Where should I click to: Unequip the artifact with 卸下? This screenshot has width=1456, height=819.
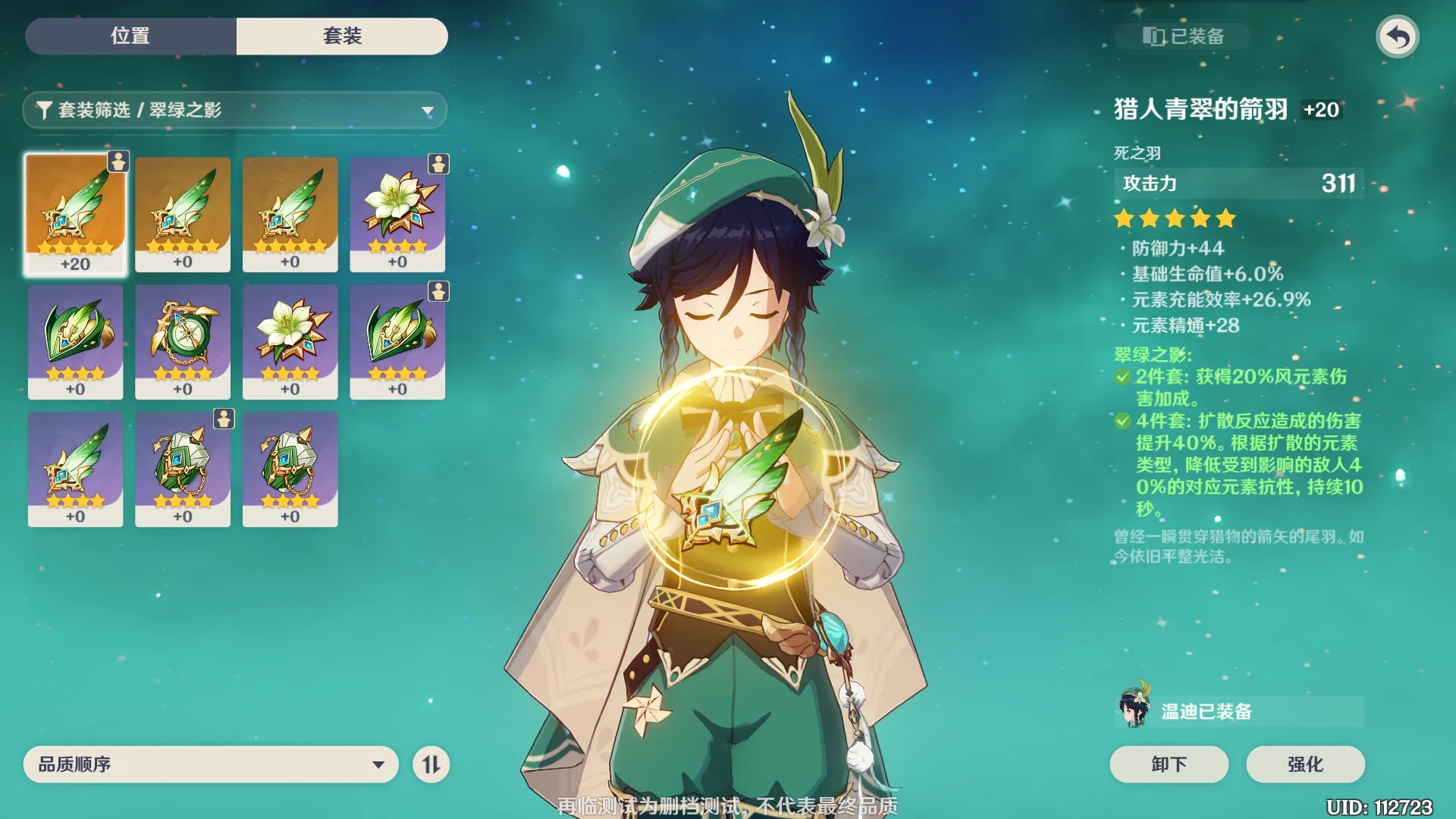click(x=1169, y=764)
